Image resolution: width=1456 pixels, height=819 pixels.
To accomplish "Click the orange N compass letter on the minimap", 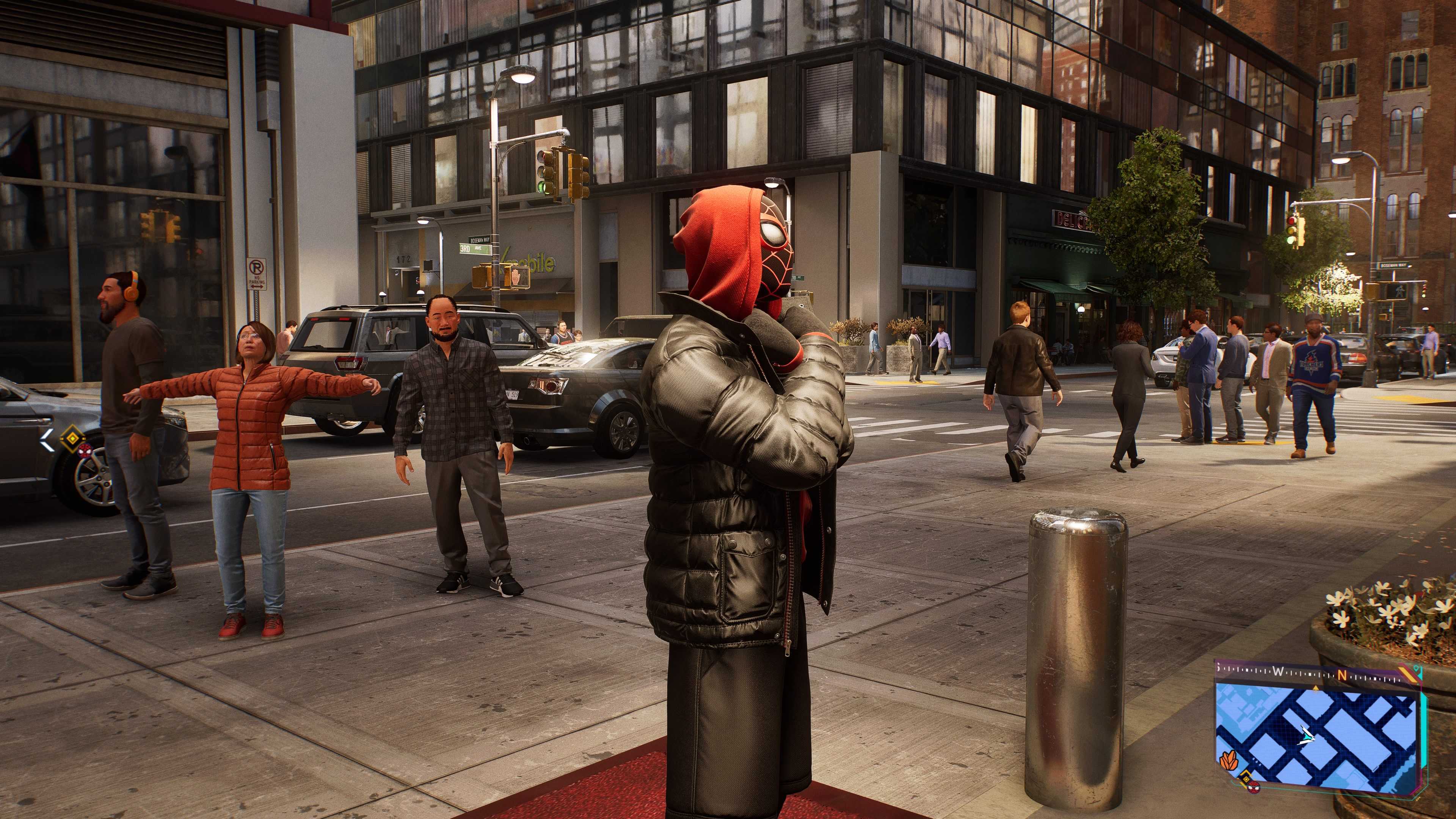I will click(x=1342, y=675).
